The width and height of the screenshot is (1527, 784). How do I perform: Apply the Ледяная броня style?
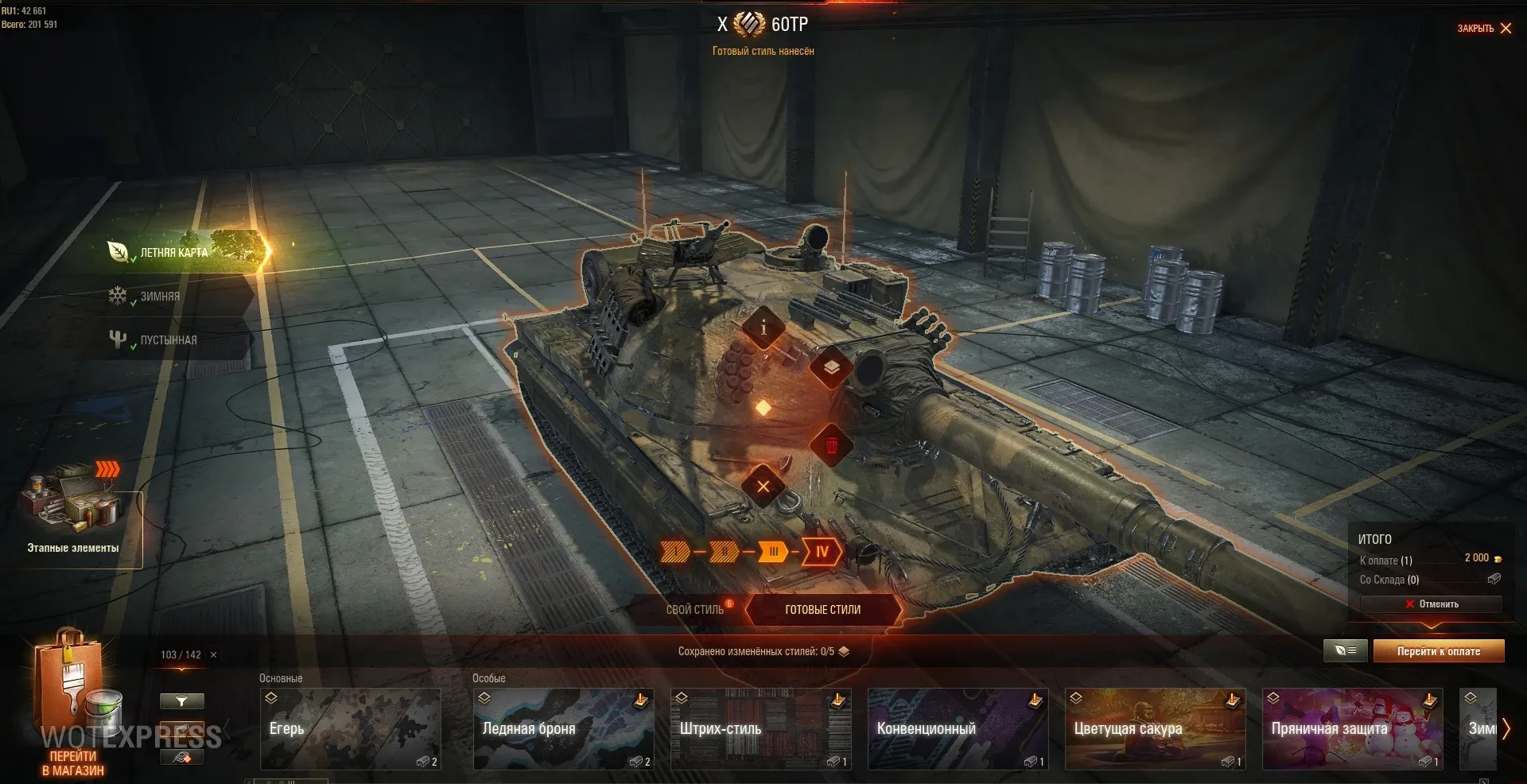pyautogui.click(x=563, y=729)
